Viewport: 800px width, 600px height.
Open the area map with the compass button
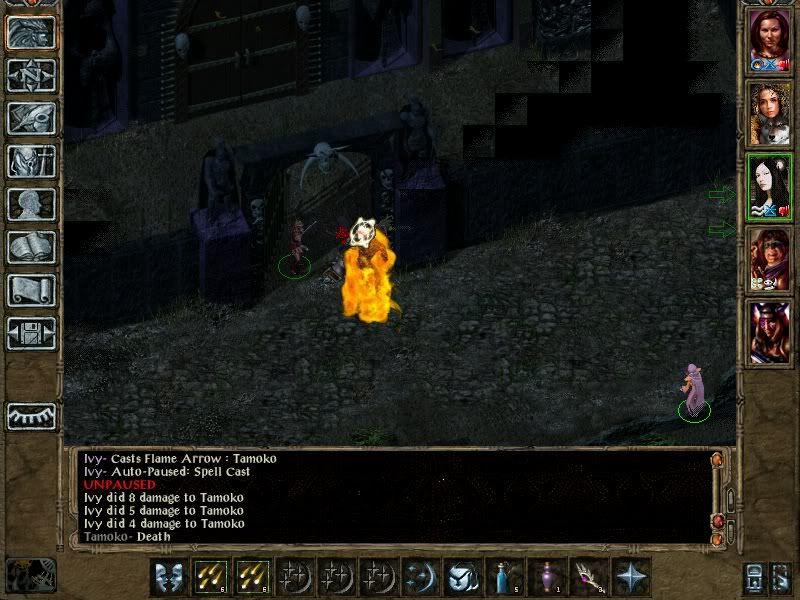click(x=31, y=76)
